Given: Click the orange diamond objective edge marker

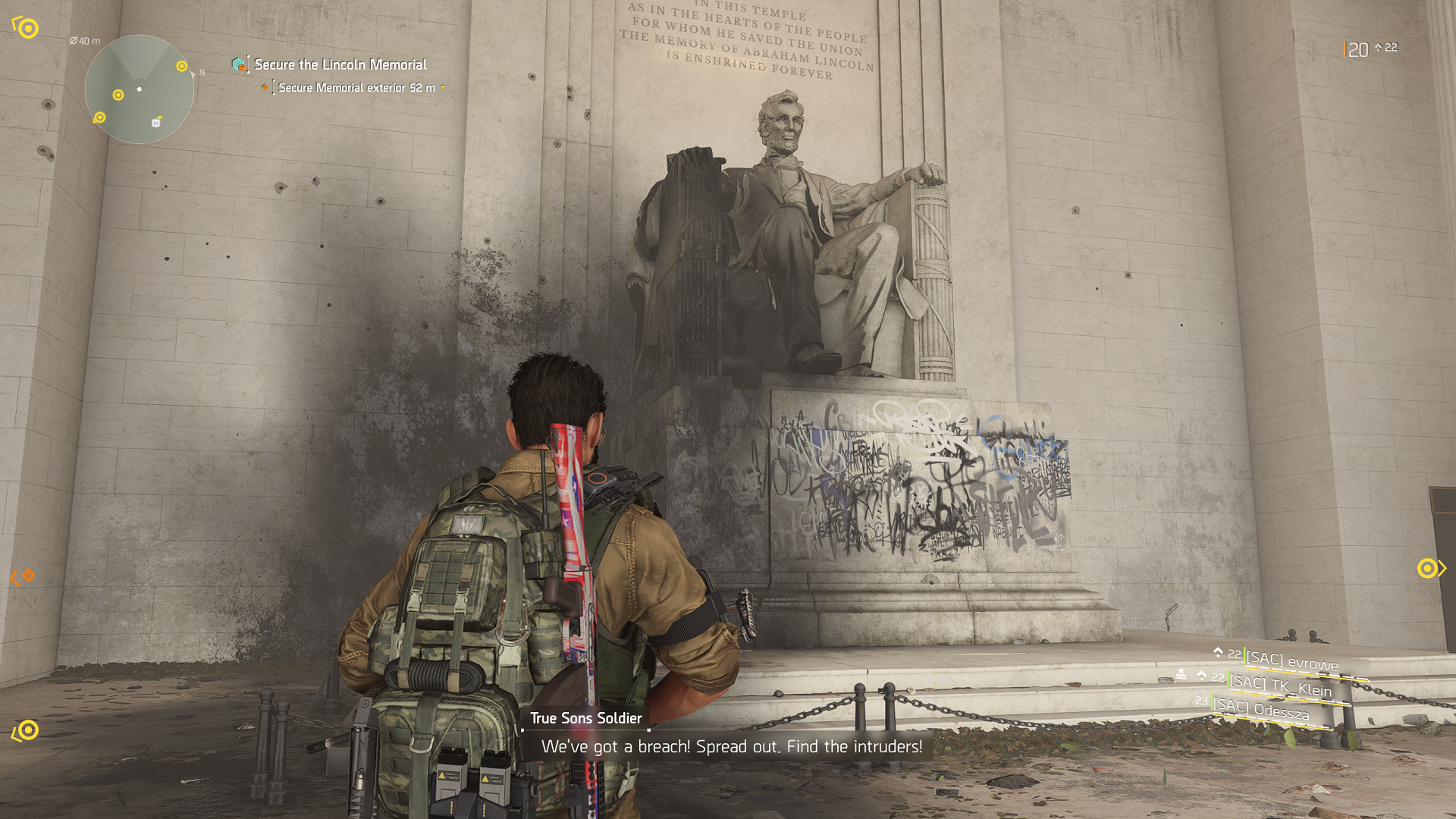Looking at the screenshot, I should (28, 576).
